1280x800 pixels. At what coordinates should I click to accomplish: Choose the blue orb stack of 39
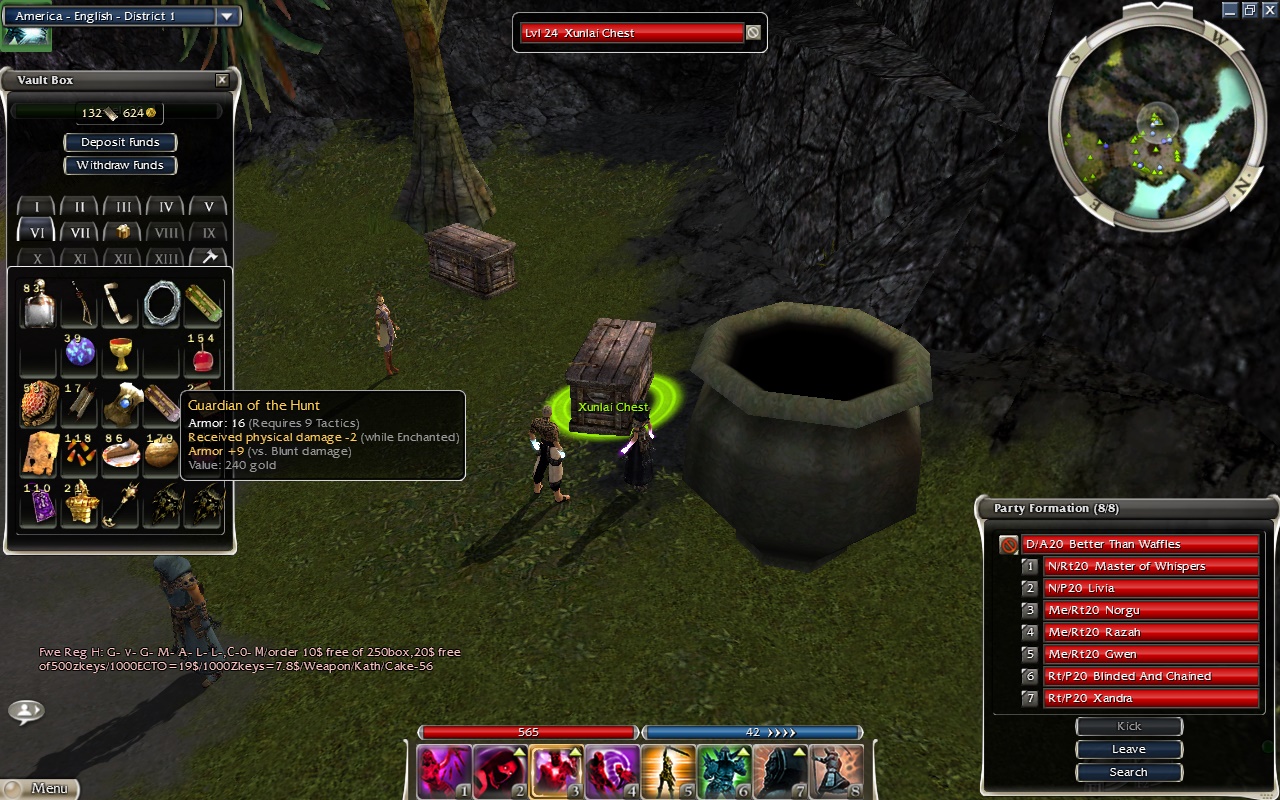pos(79,352)
